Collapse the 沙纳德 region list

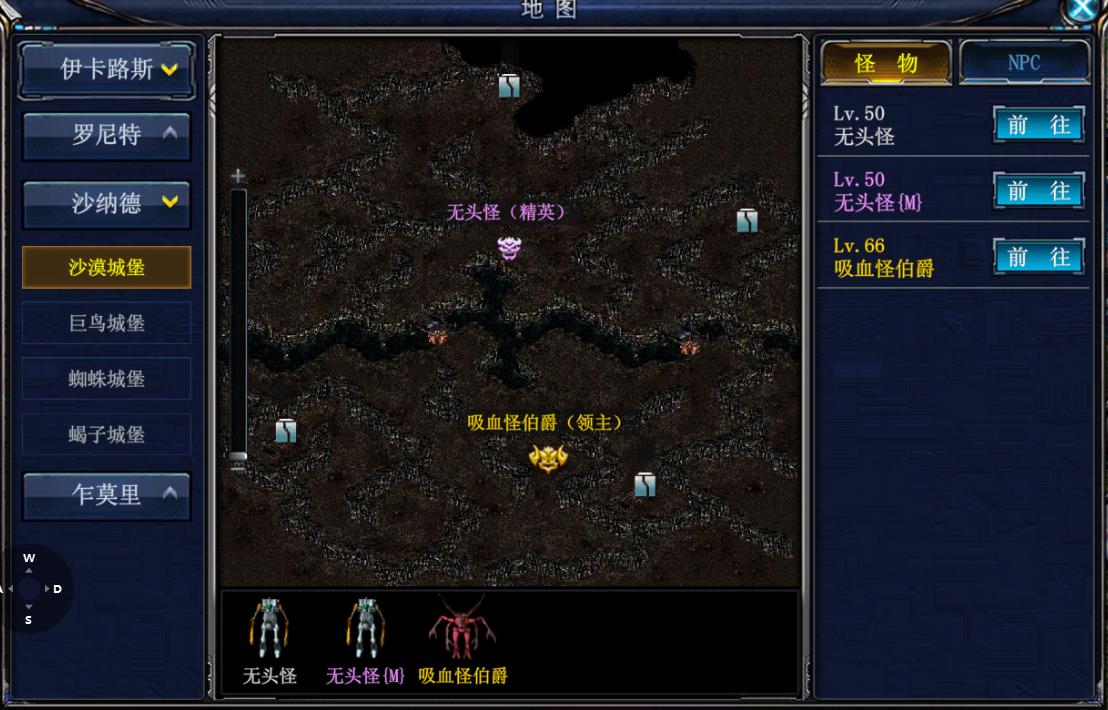pos(106,203)
